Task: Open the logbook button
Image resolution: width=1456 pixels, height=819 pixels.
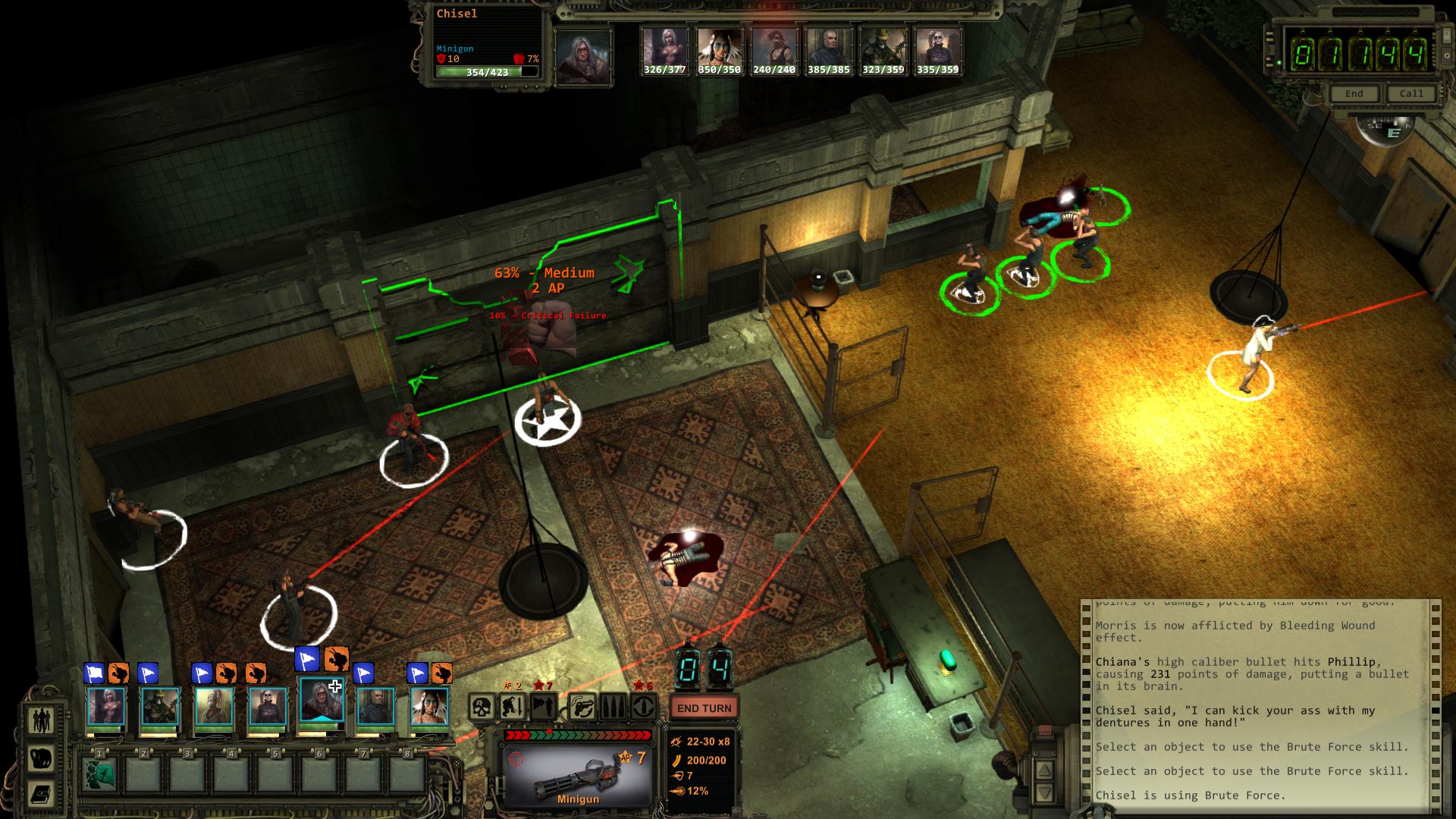Action: [41, 794]
